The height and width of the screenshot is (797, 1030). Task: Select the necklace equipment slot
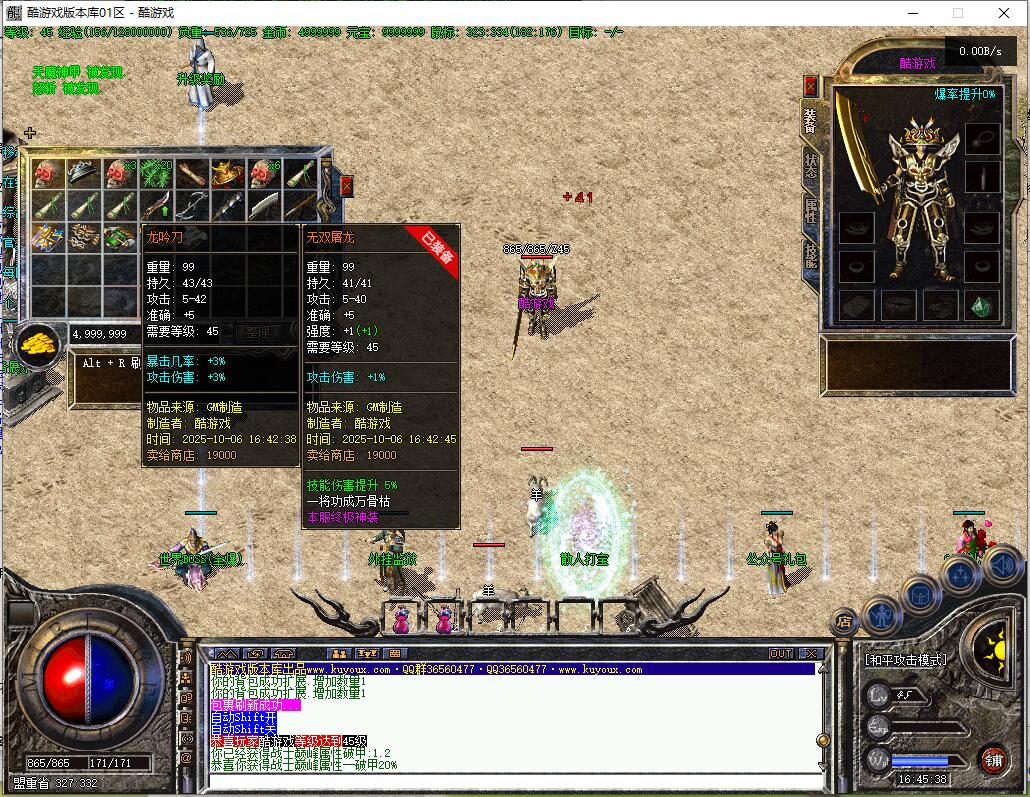pos(982,136)
